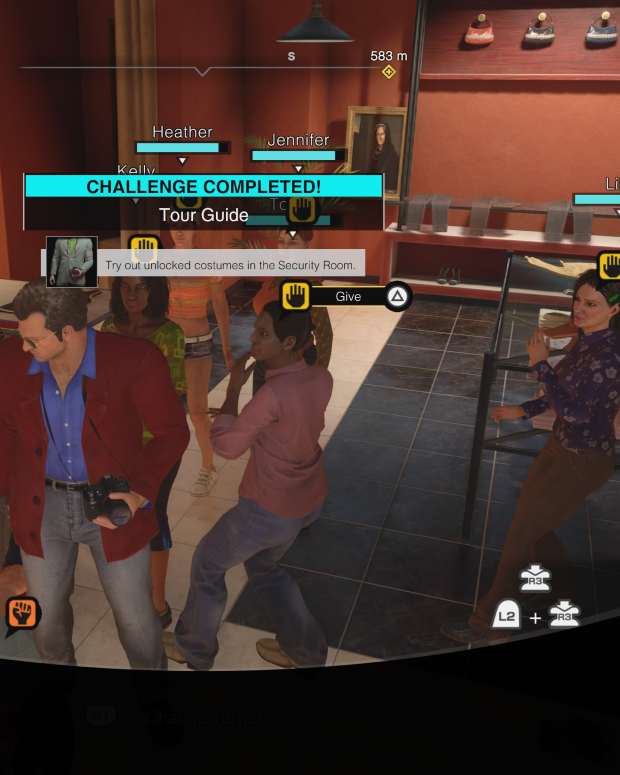Select Heather's survivor name tag

click(182, 132)
